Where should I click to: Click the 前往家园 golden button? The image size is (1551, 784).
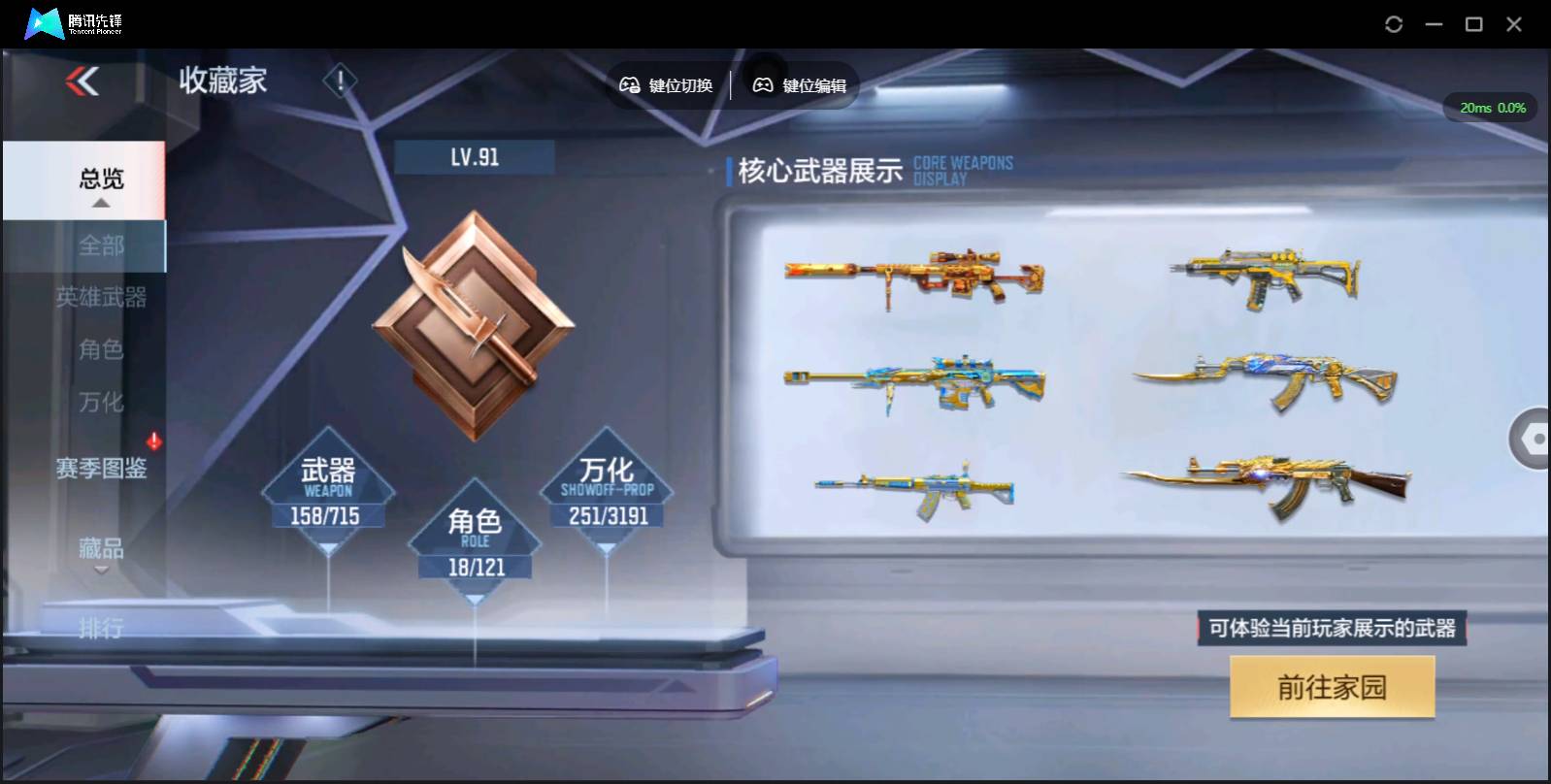1333,686
